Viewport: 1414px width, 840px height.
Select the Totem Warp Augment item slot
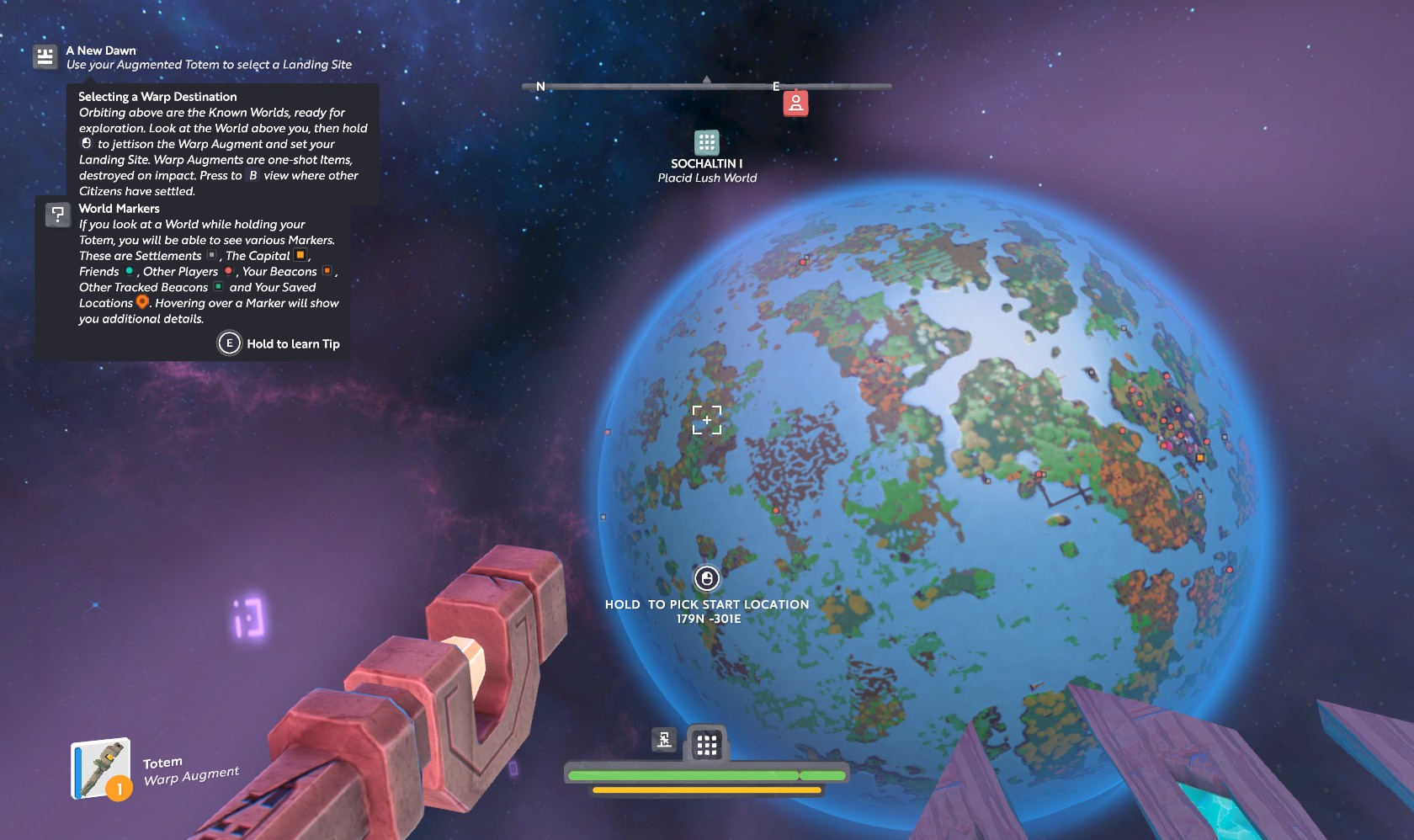101,768
